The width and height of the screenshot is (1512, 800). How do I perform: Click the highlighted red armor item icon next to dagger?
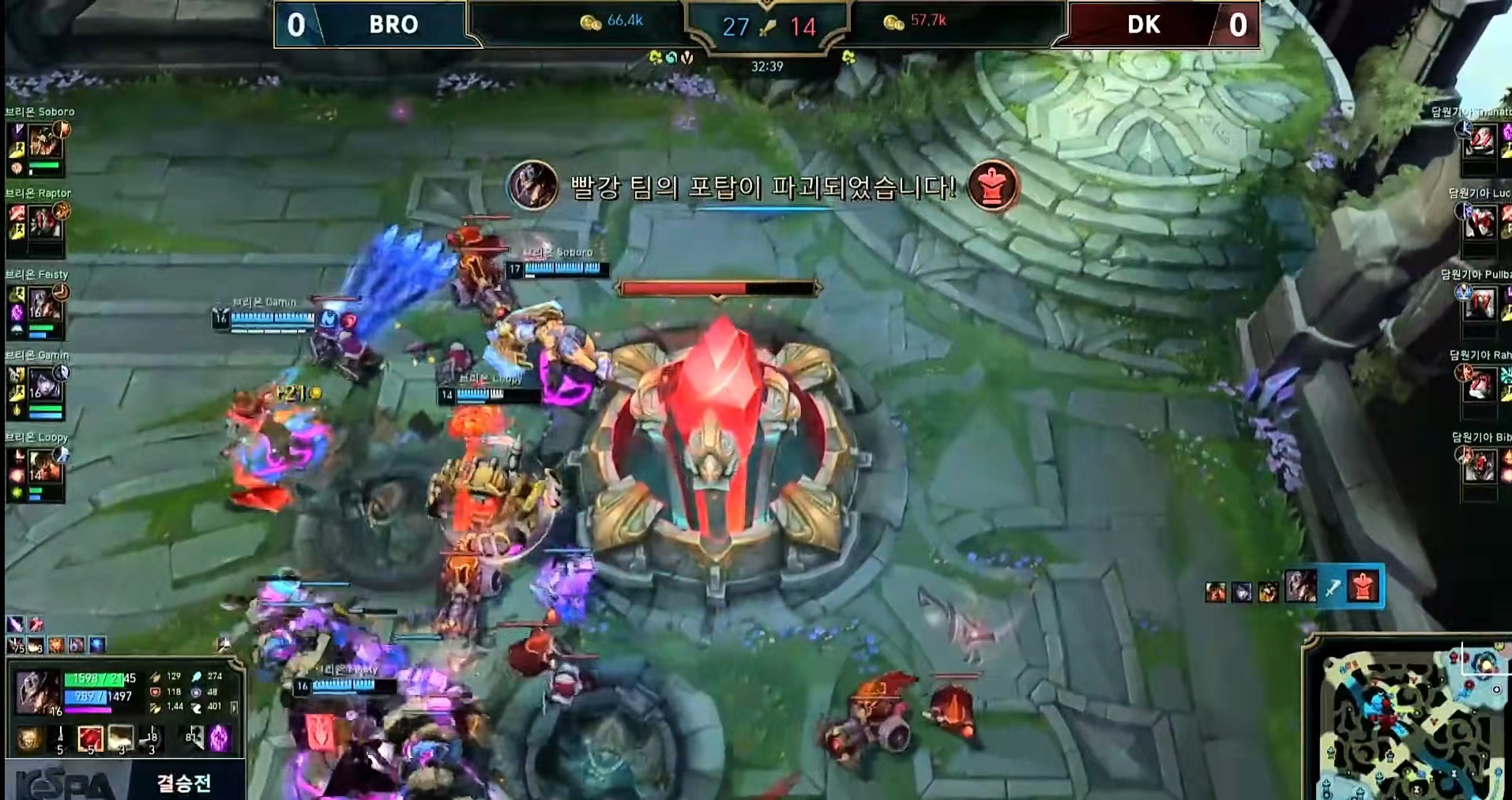pos(1363,587)
